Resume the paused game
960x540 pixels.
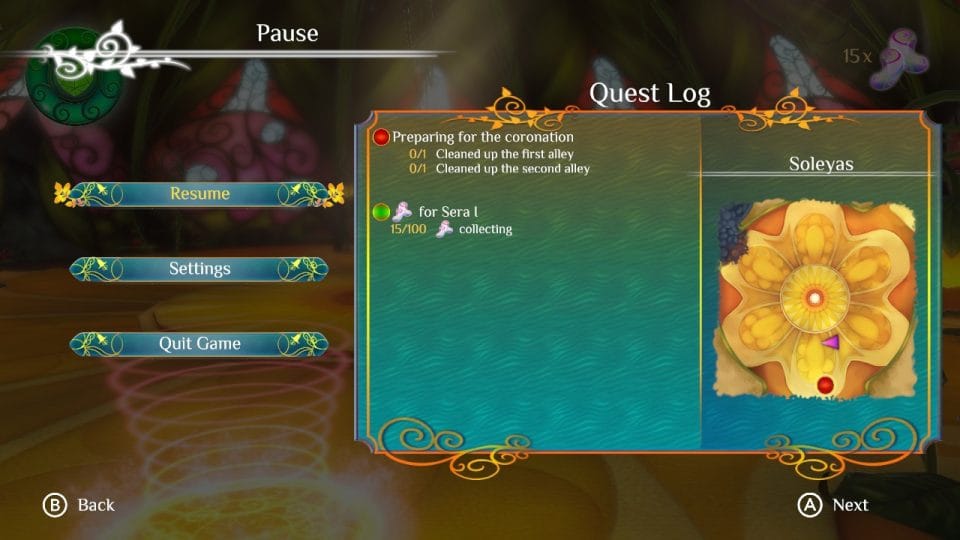pos(199,193)
